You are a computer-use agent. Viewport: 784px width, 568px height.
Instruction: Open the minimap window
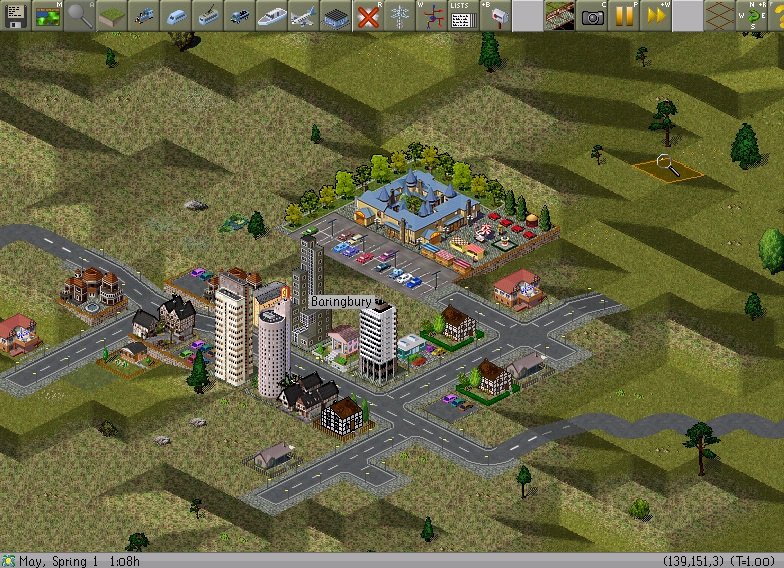click(47, 15)
